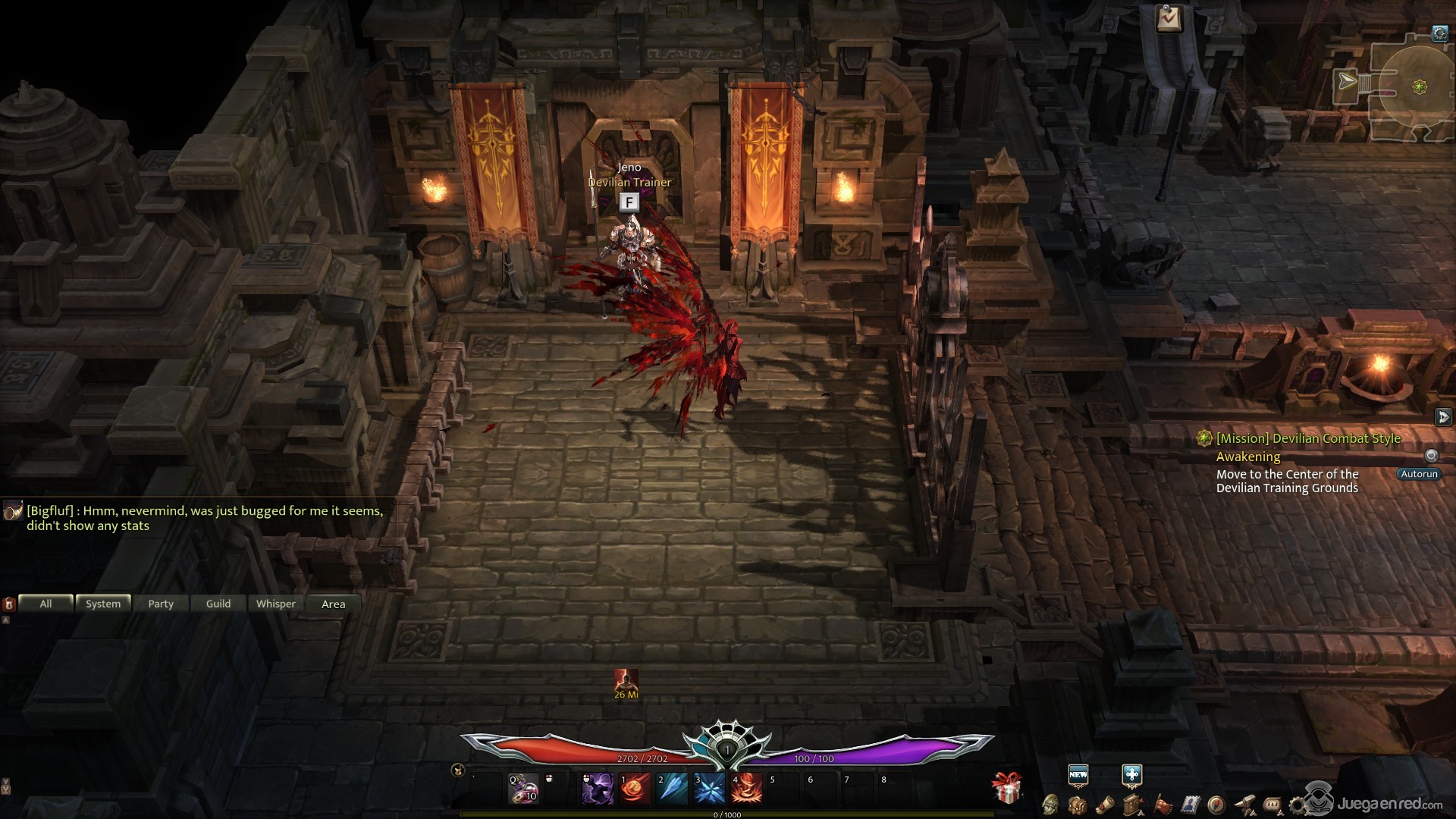The image size is (1456, 819).
Task: Click the Autorun mission button
Action: click(1419, 474)
